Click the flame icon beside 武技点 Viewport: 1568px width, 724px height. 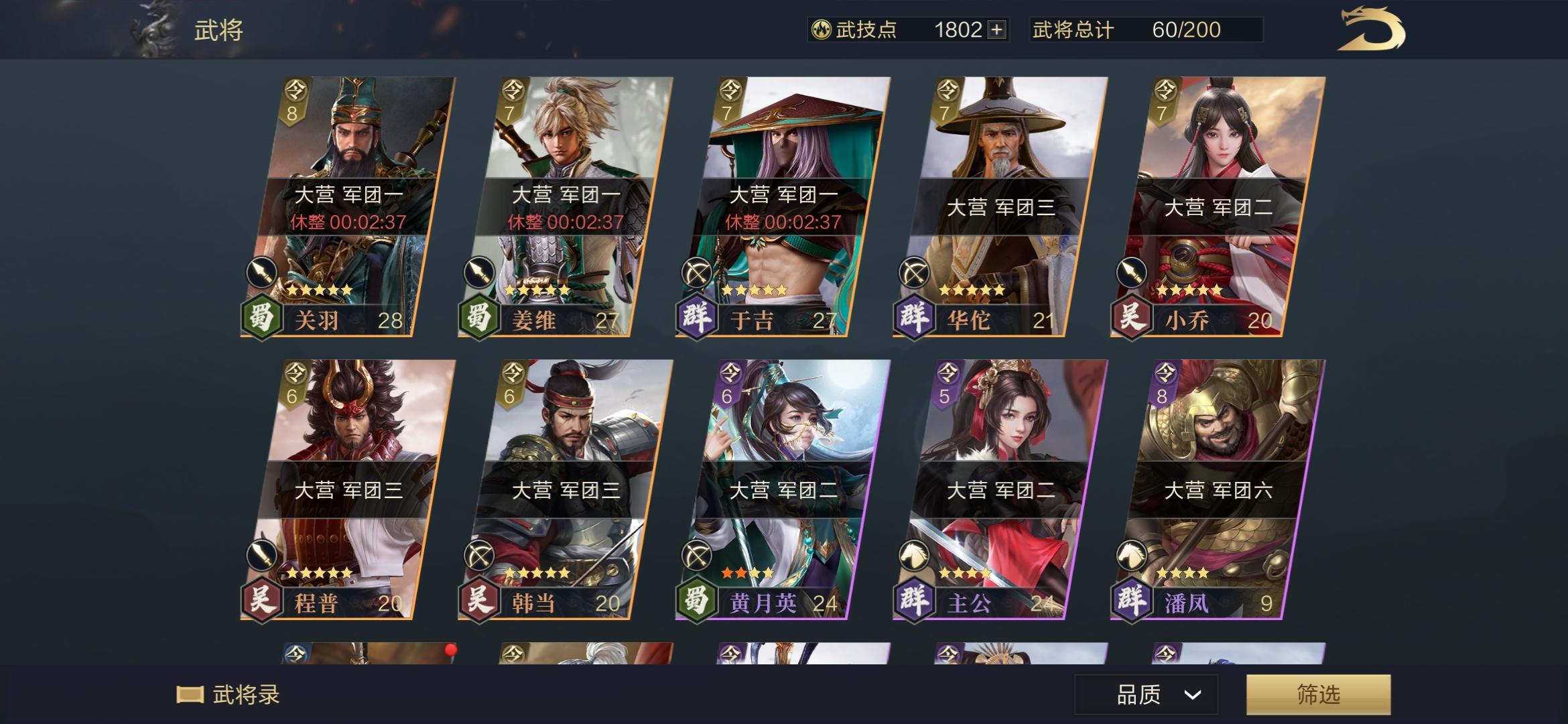tap(823, 30)
